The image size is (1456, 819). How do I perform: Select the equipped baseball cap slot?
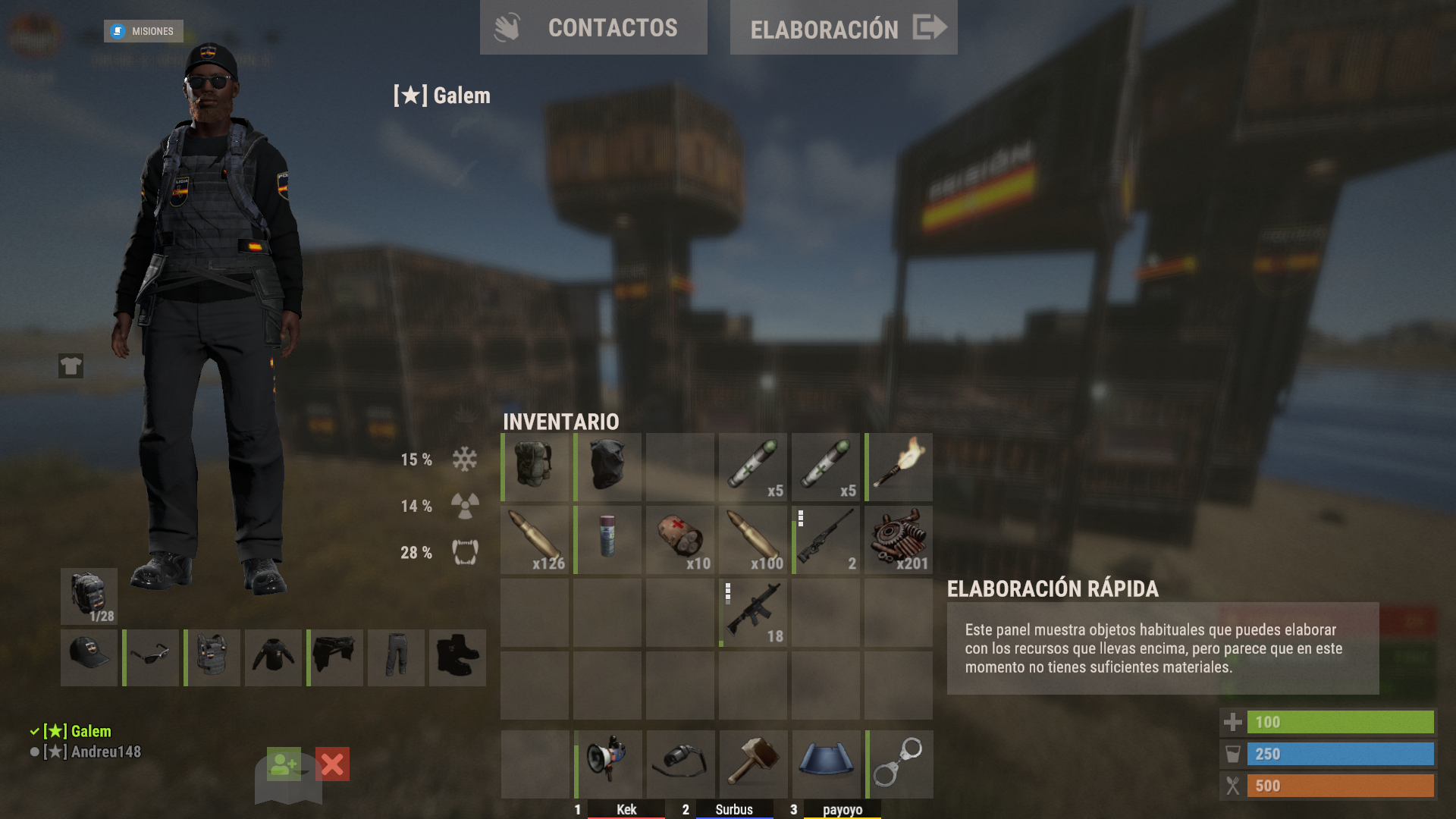pos(89,657)
